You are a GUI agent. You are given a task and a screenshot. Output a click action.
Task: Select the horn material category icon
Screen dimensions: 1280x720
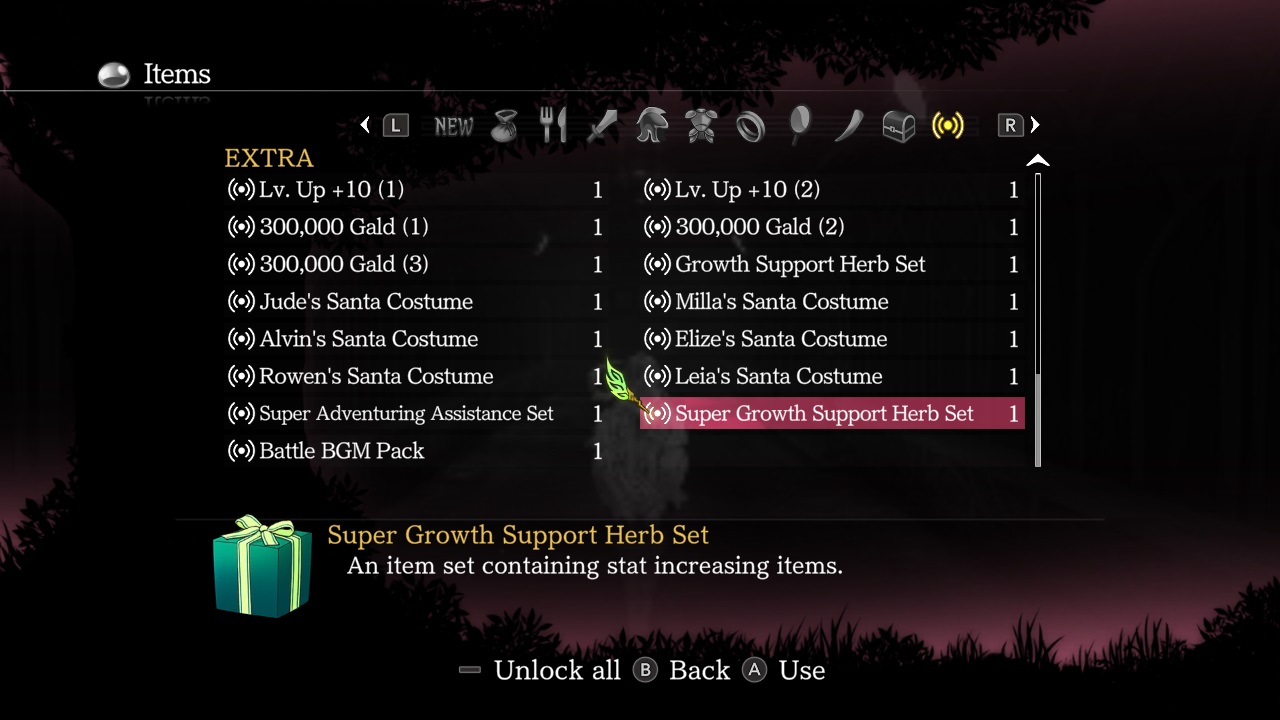[x=847, y=125]
